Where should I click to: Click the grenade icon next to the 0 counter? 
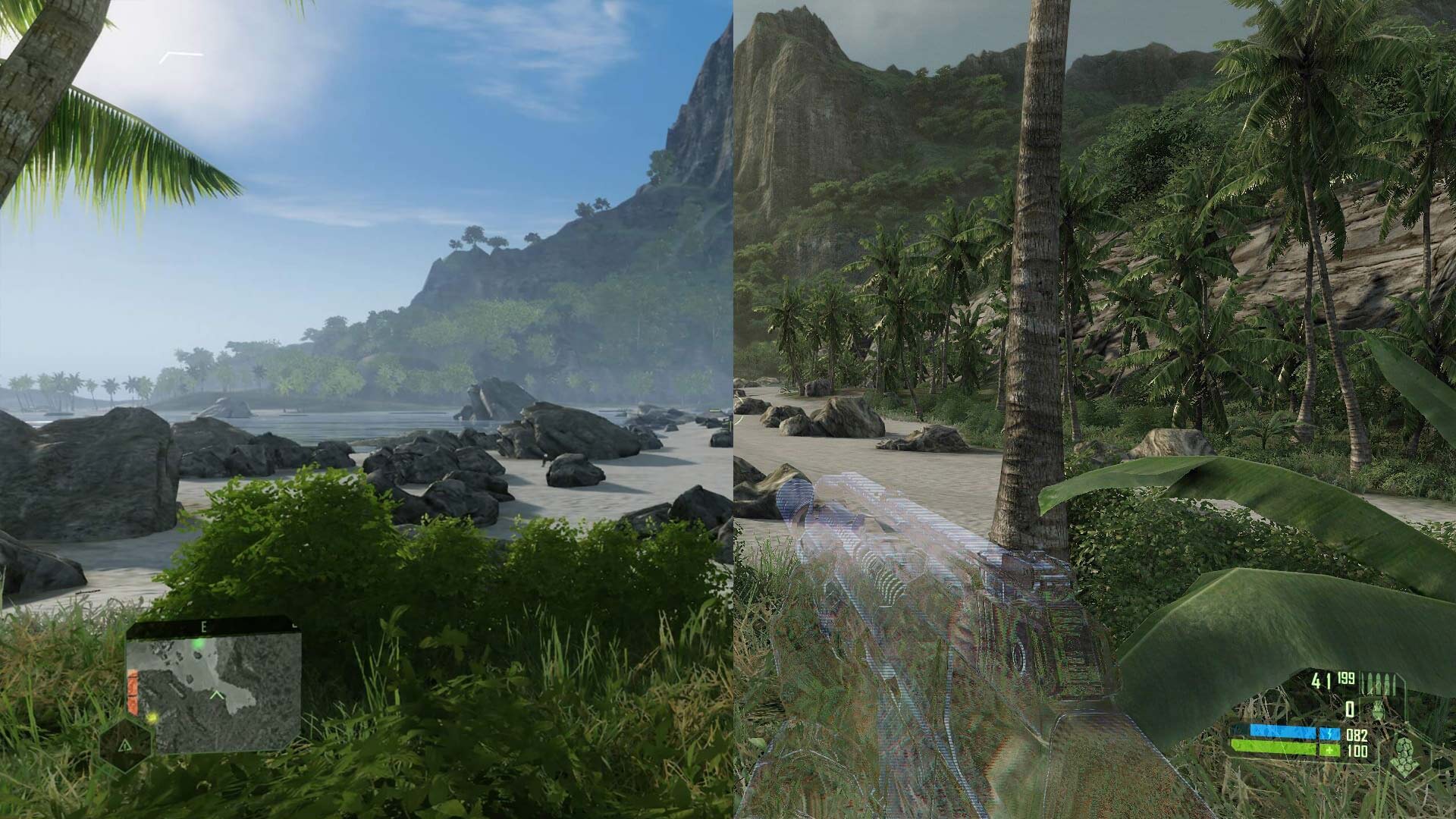1378,709
